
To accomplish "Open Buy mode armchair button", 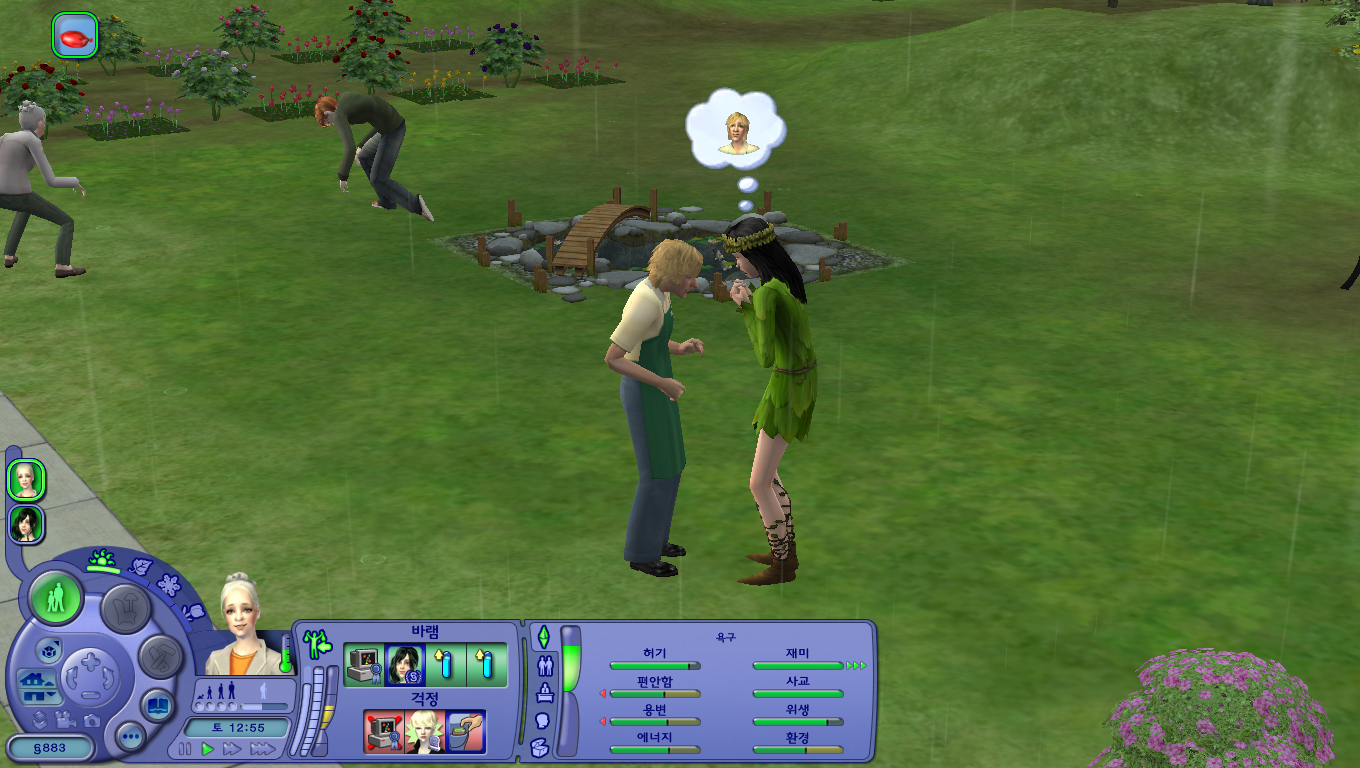I will pos(126,607).
